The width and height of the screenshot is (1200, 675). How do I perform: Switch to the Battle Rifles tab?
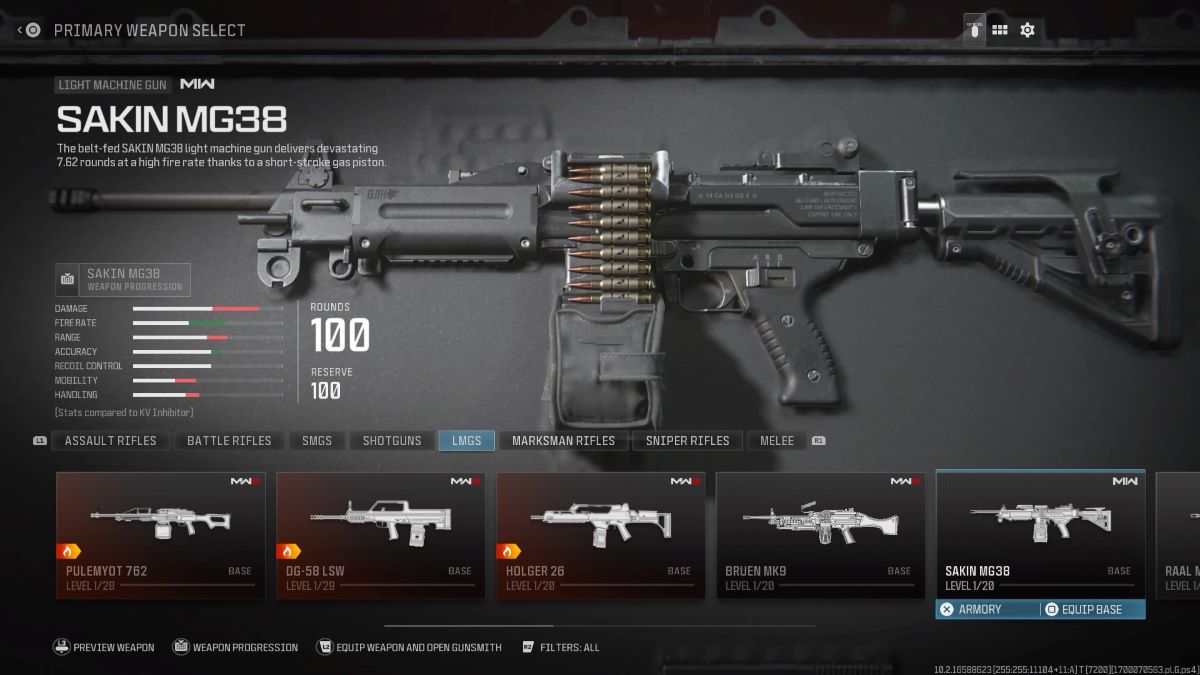pyautogui.click(x=229, y=440)
